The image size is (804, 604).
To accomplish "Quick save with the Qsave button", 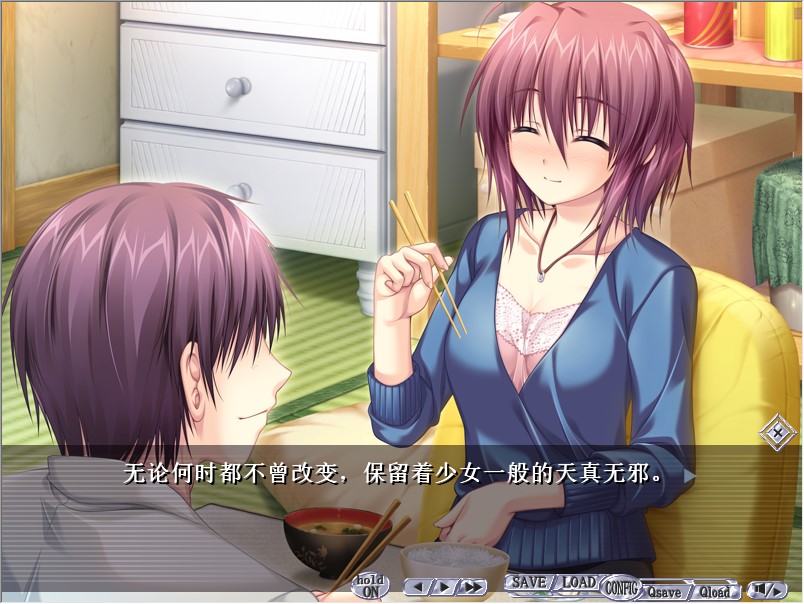I will pyautogui.click(x=663, y=592).
